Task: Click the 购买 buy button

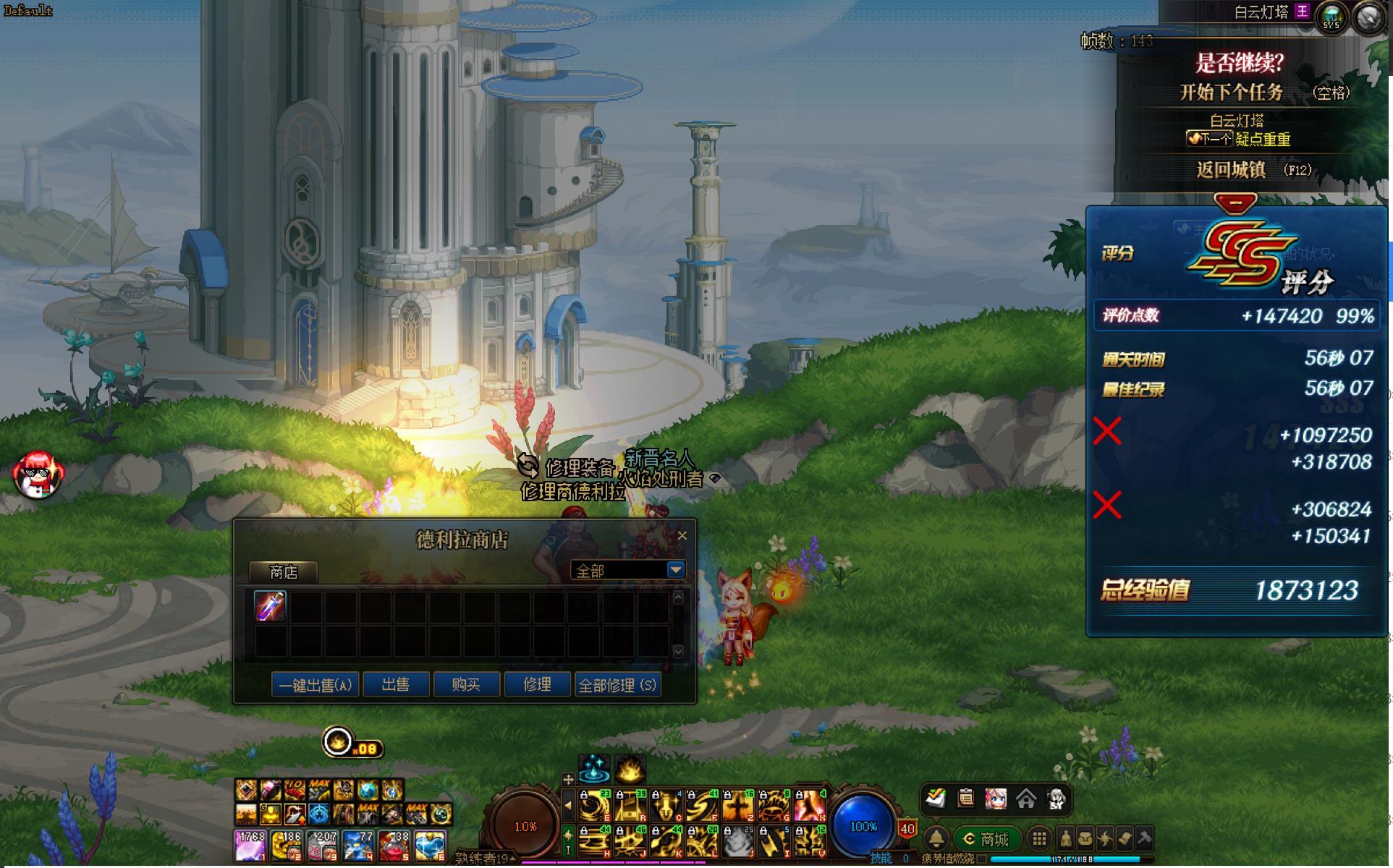Action: [466, 684]
